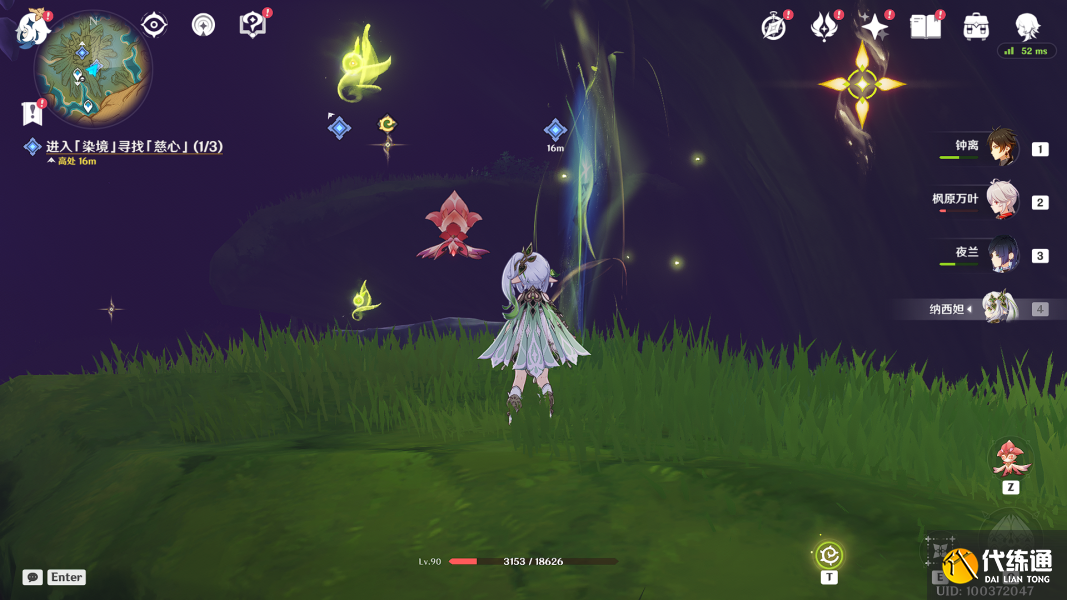
Task: Open the Wish four-pointed star icon
Action: pyautogui.click(x=875, y=27)
